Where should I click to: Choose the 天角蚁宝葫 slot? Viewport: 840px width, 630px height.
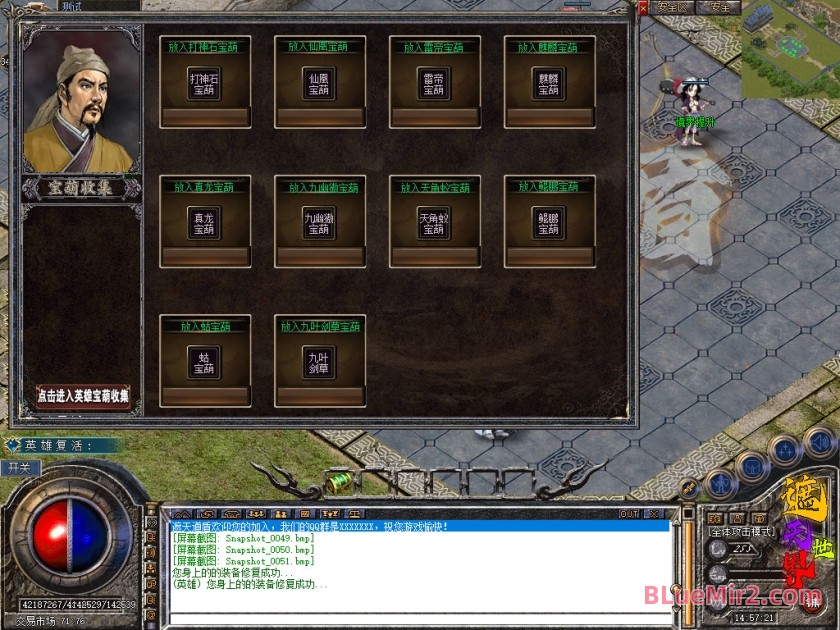tap(434, 223)
